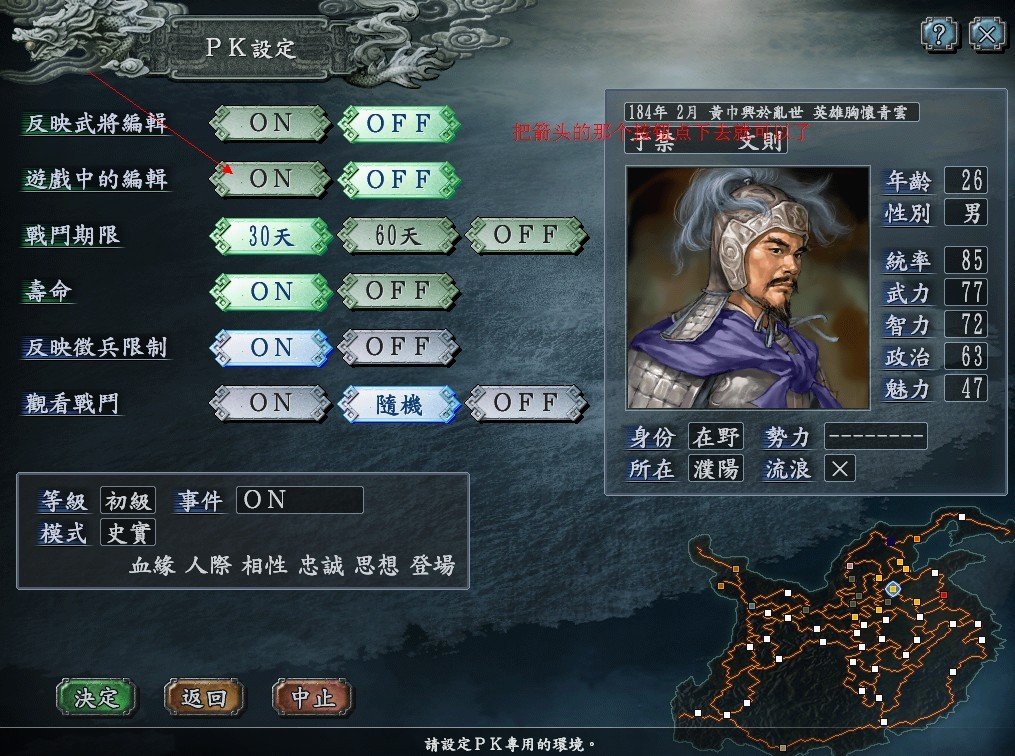Turn ON 遊戲中的編輯
The width and height of the screenshot is (1015, 756).
click(x=270, y=180)
